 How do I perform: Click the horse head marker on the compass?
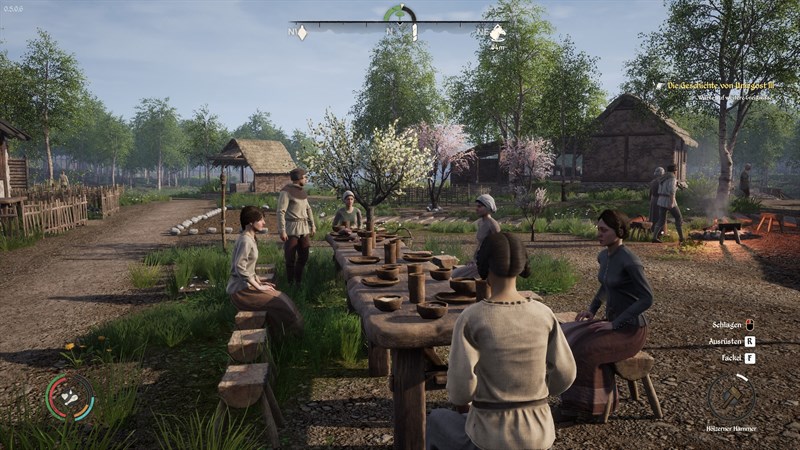(x=497, y=31)
